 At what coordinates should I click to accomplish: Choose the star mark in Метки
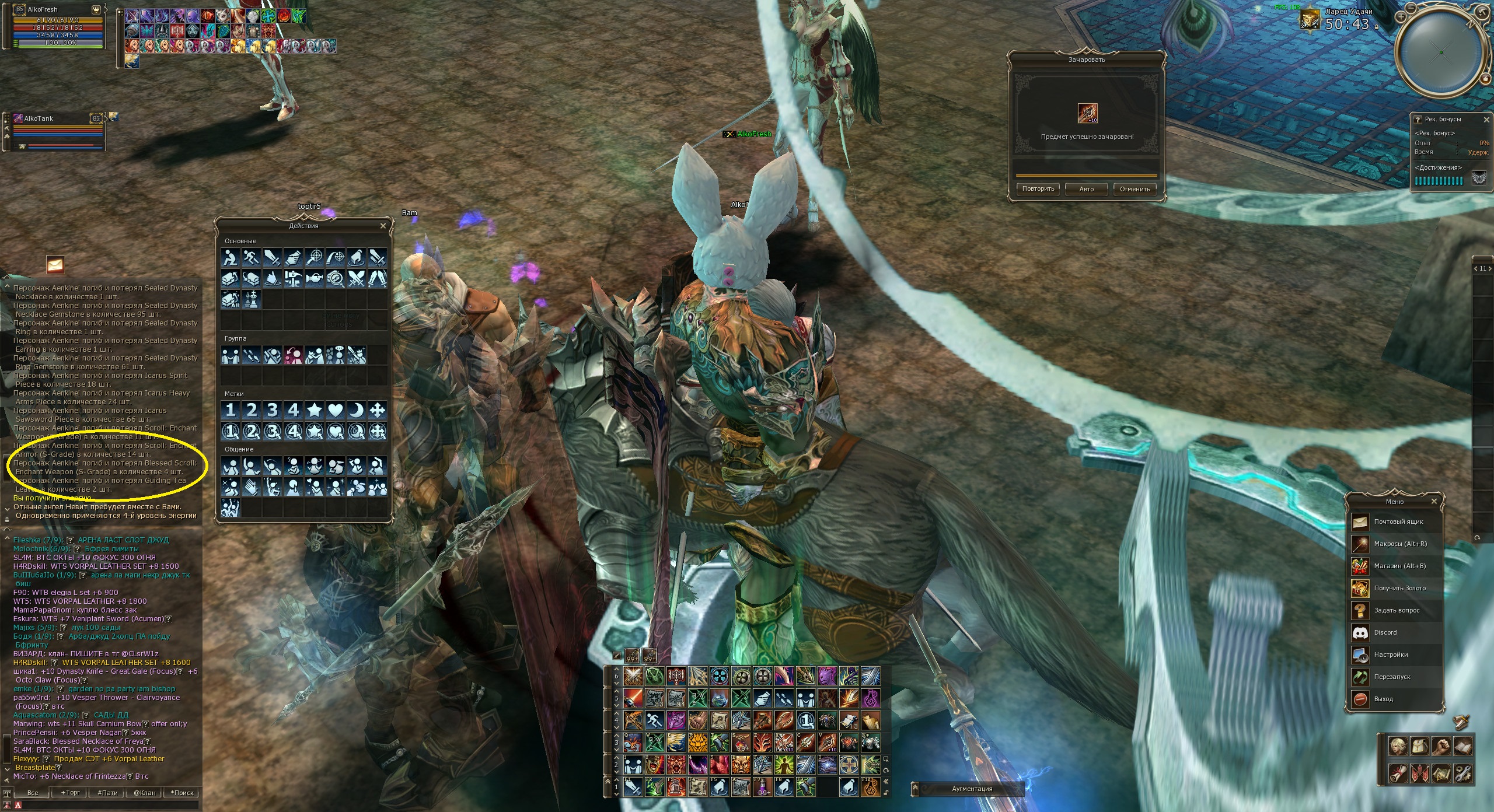tap(315, 410)
